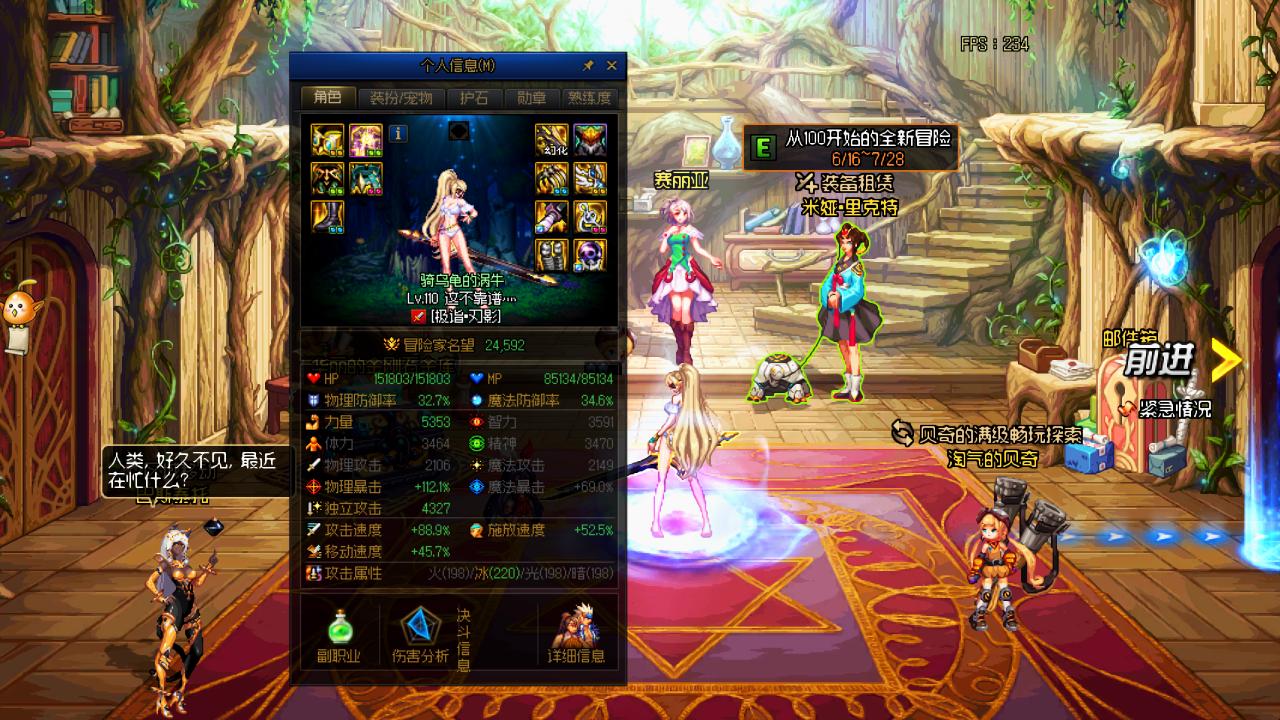Select the boots equipment slot
The height and width of the screenshot is (720, 1280).
click(x=327, y=216)
